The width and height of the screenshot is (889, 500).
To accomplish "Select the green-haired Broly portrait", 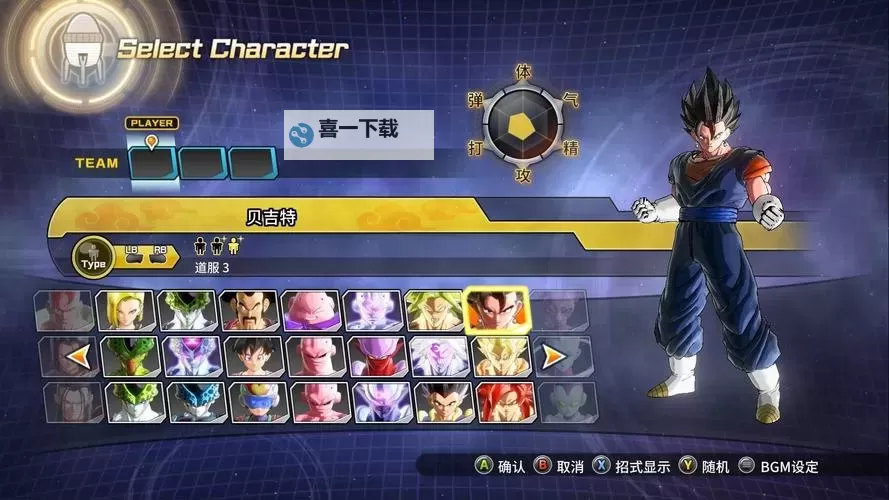I will pyautogui.click(x=435, y=311).
